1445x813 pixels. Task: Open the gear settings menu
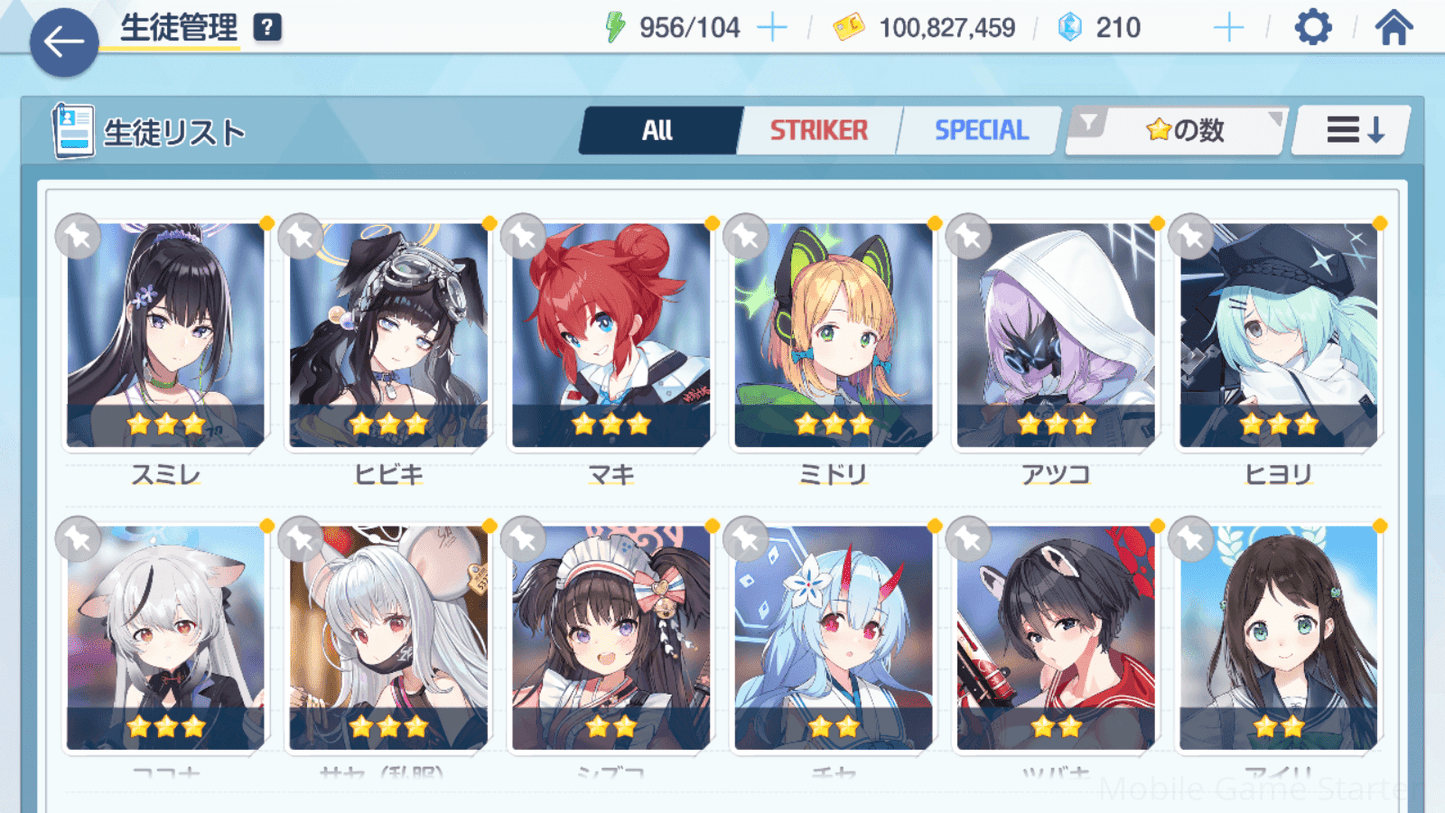click(x=1313, y=28)
